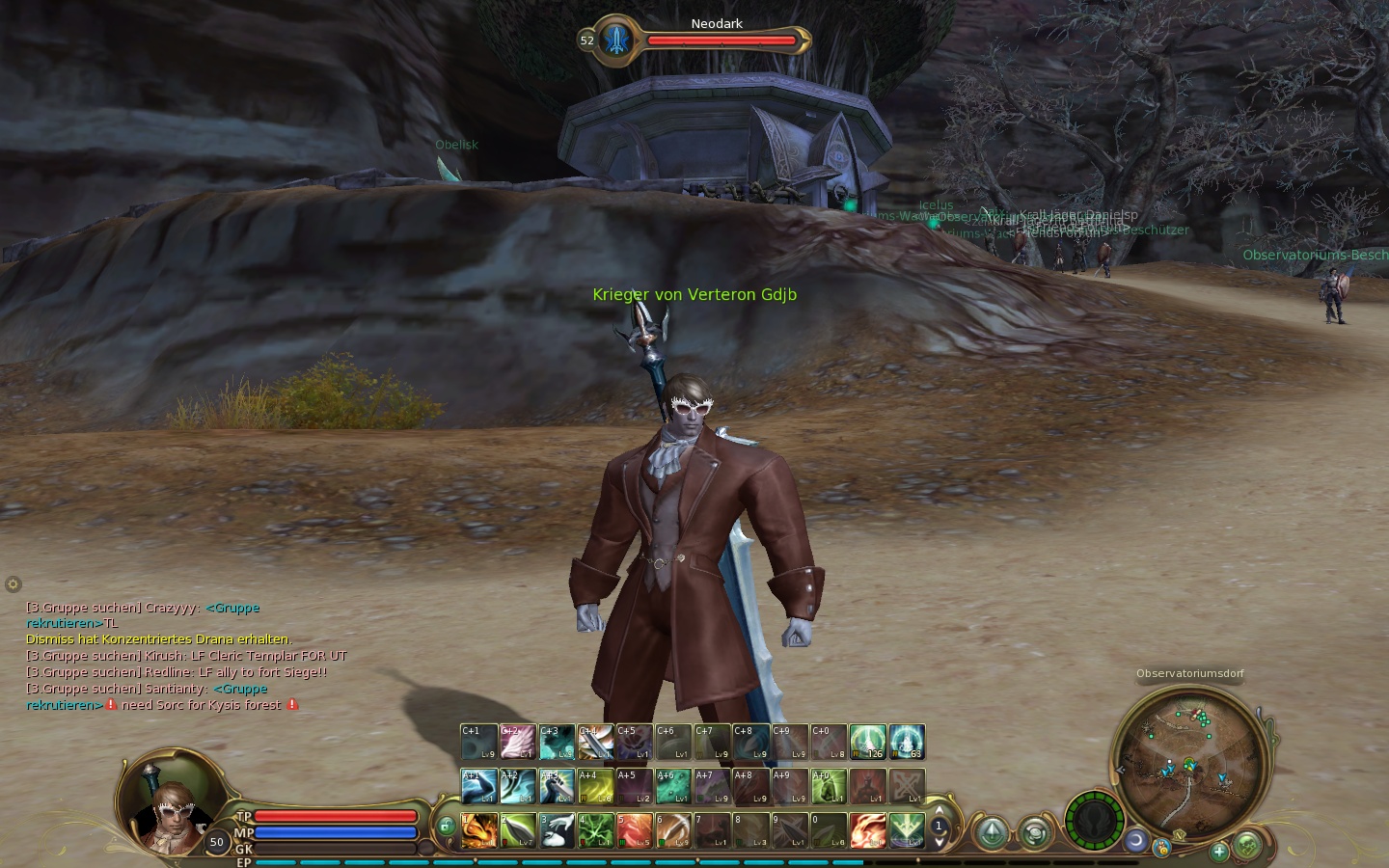
Task: Activate the hand and sack skill in slot 3
Action: click(558, 830)
